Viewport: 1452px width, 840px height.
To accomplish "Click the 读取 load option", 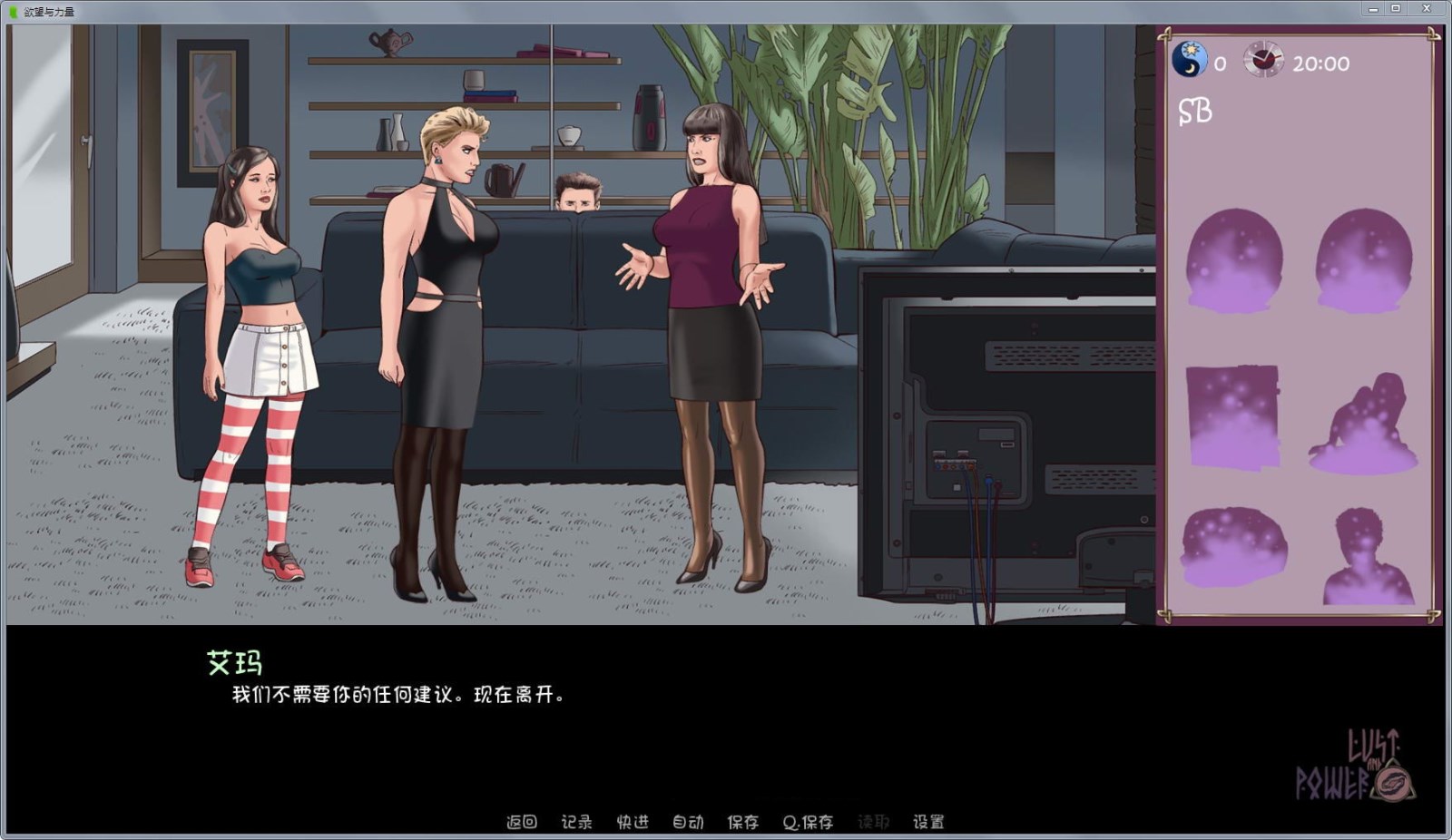I will [872, 822].
